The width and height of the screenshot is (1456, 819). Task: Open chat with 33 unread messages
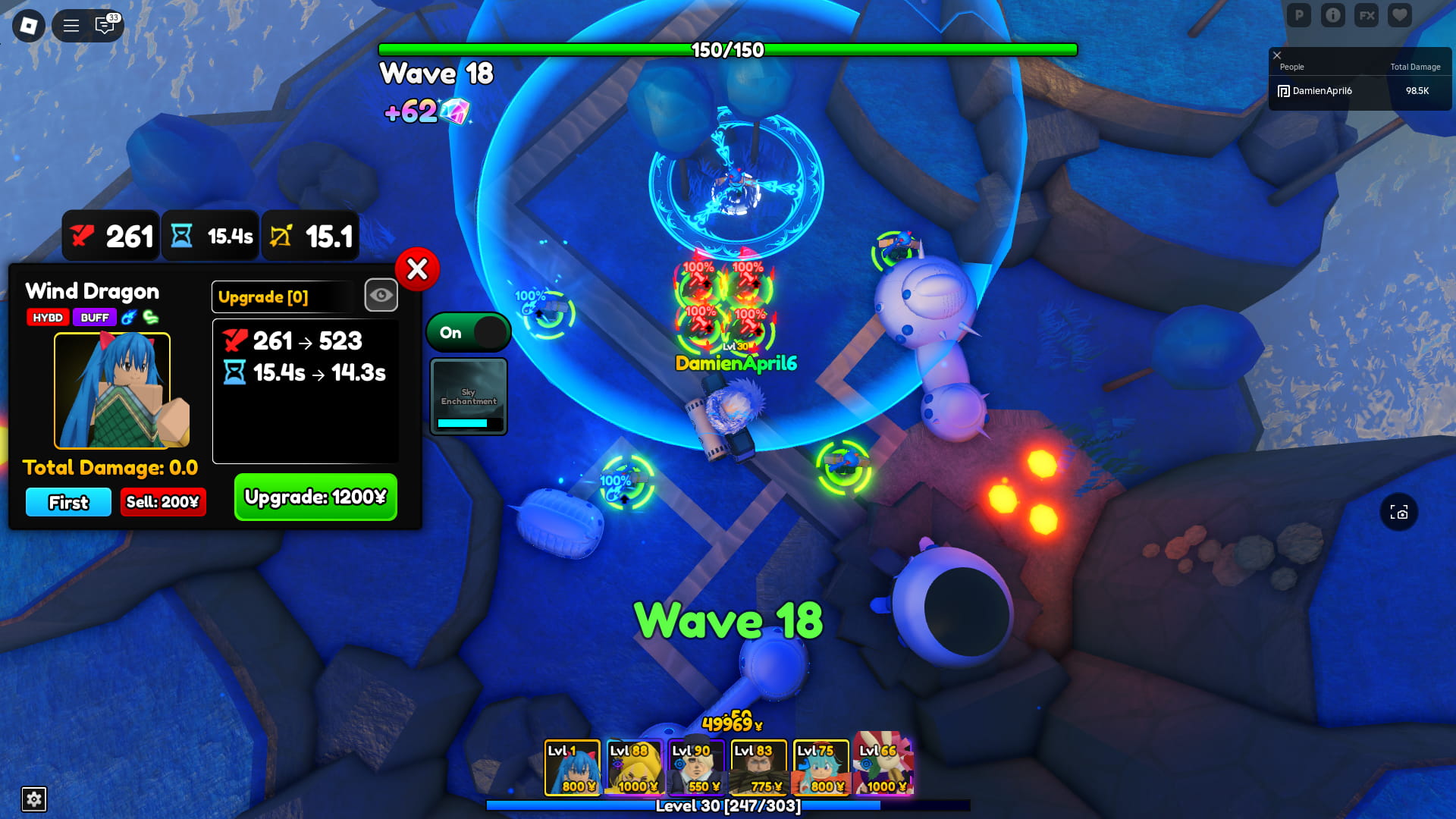105,26
